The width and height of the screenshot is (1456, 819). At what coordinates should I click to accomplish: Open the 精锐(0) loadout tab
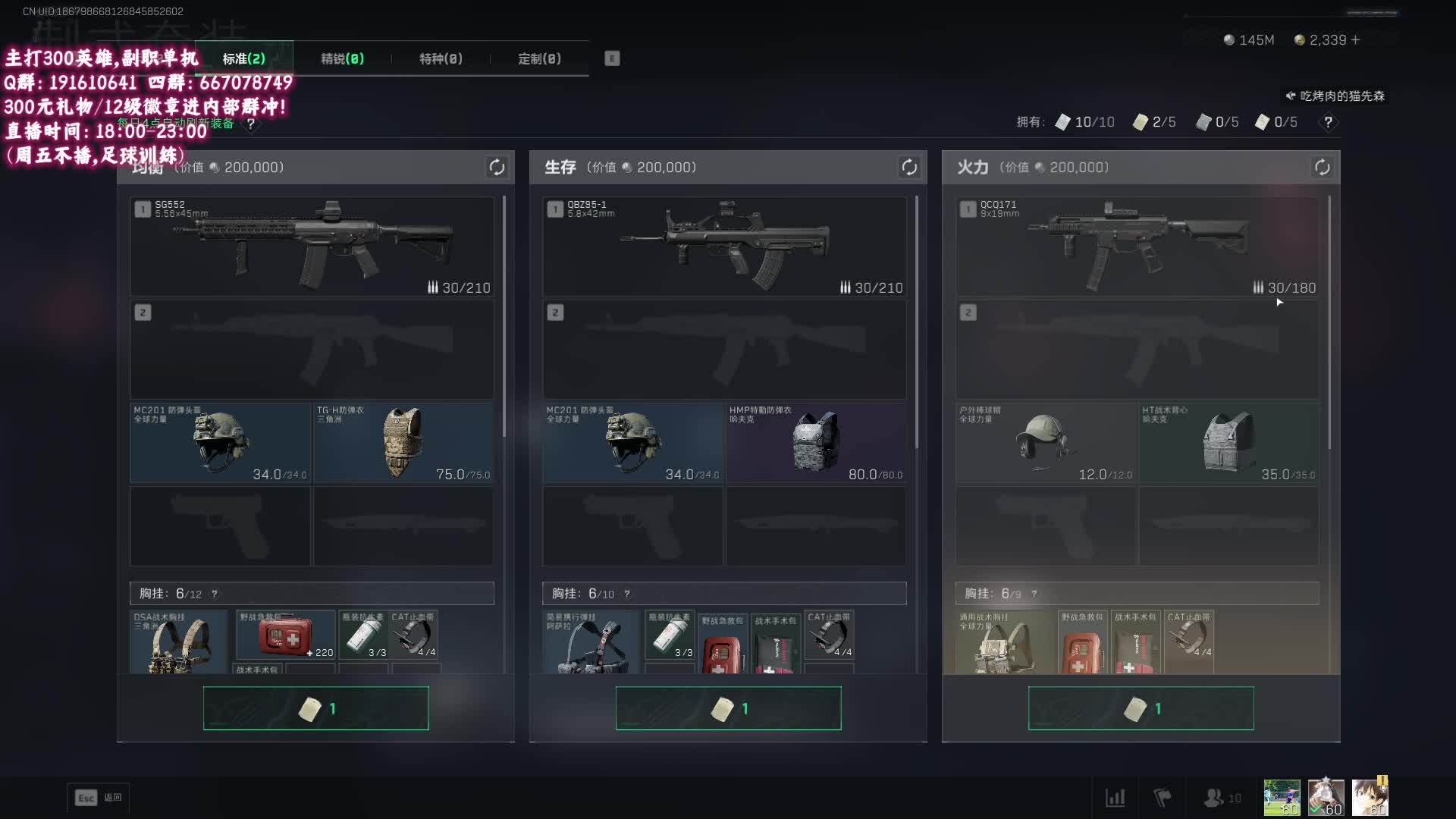342,59
